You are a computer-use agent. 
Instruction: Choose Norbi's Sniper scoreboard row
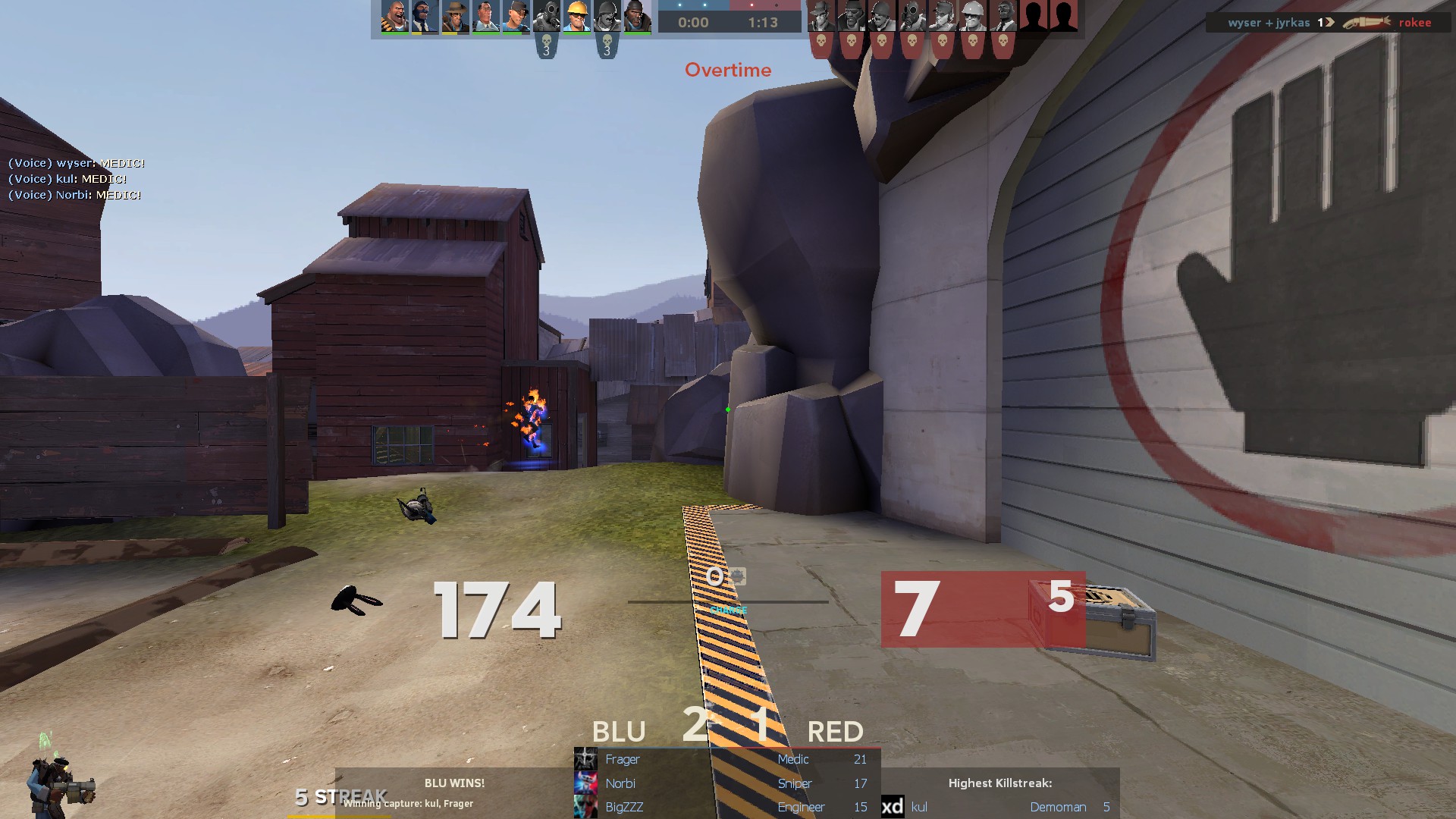click(x=726, y=783)
